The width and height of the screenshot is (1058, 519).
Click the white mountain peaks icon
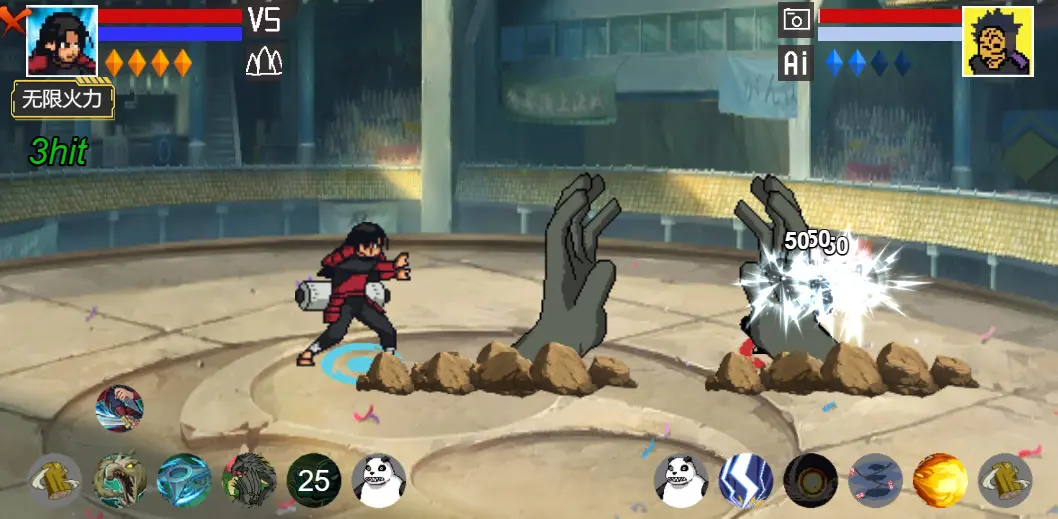click(x=264, y=62)
